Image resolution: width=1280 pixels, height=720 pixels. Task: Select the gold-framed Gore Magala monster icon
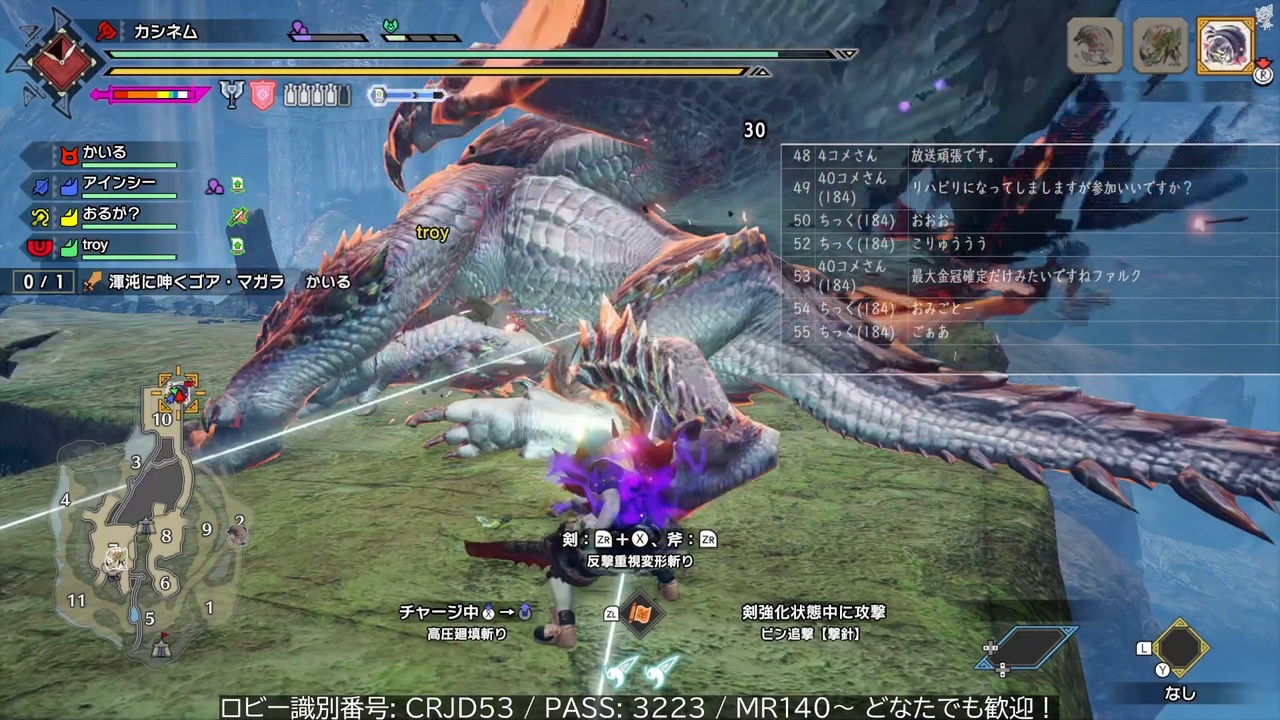(x=1226, y=46)
